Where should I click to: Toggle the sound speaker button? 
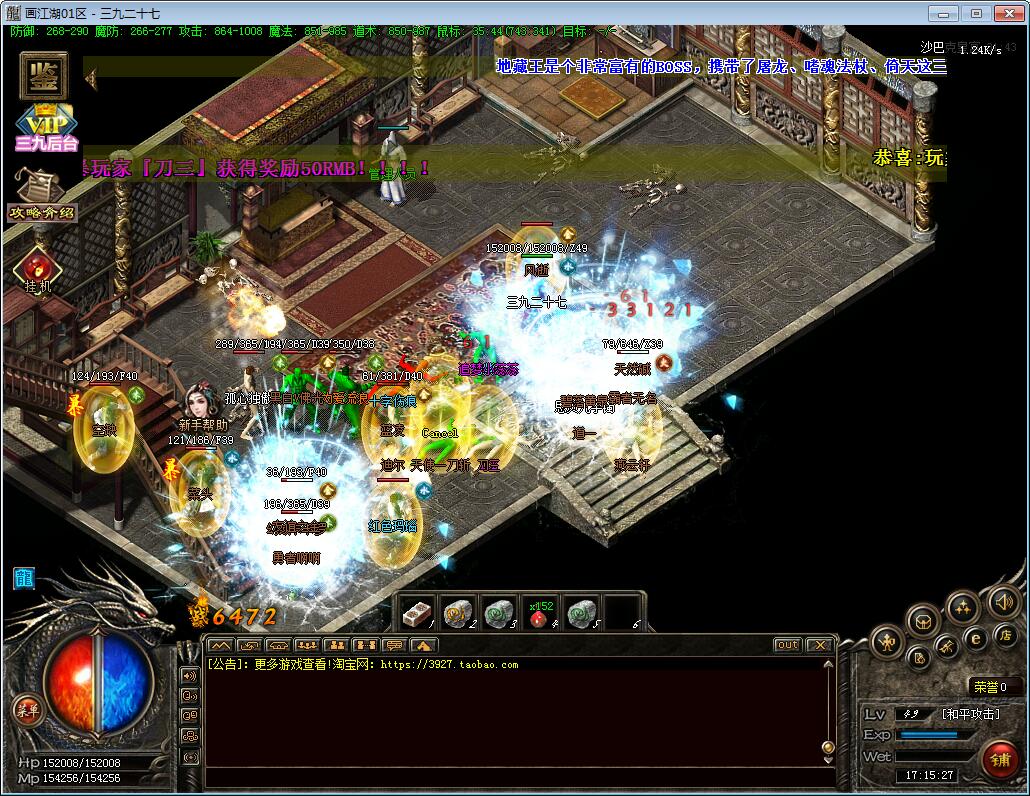[1003, 601]
